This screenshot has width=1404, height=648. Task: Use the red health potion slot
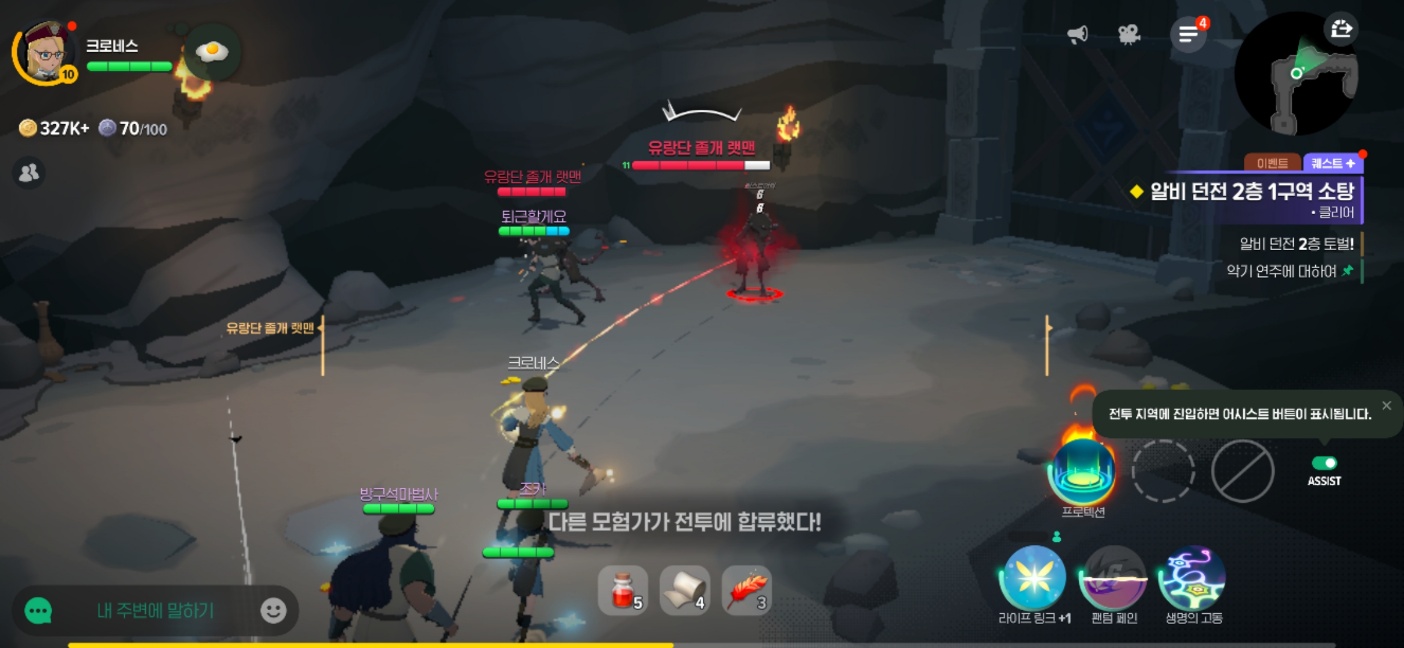pos(622,591)
